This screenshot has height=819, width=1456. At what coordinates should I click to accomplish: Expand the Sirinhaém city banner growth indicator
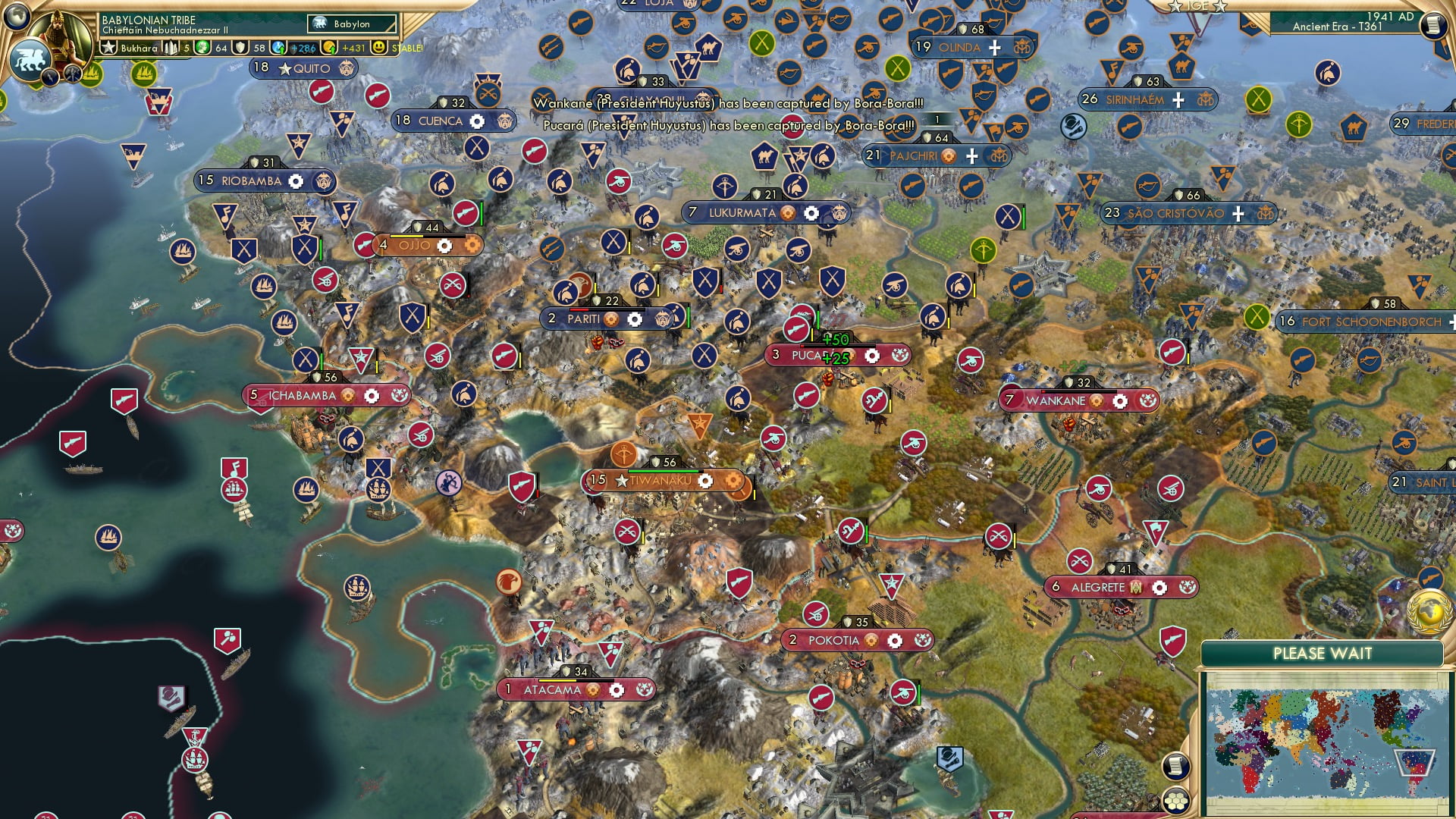click(x=1180, y=98)
